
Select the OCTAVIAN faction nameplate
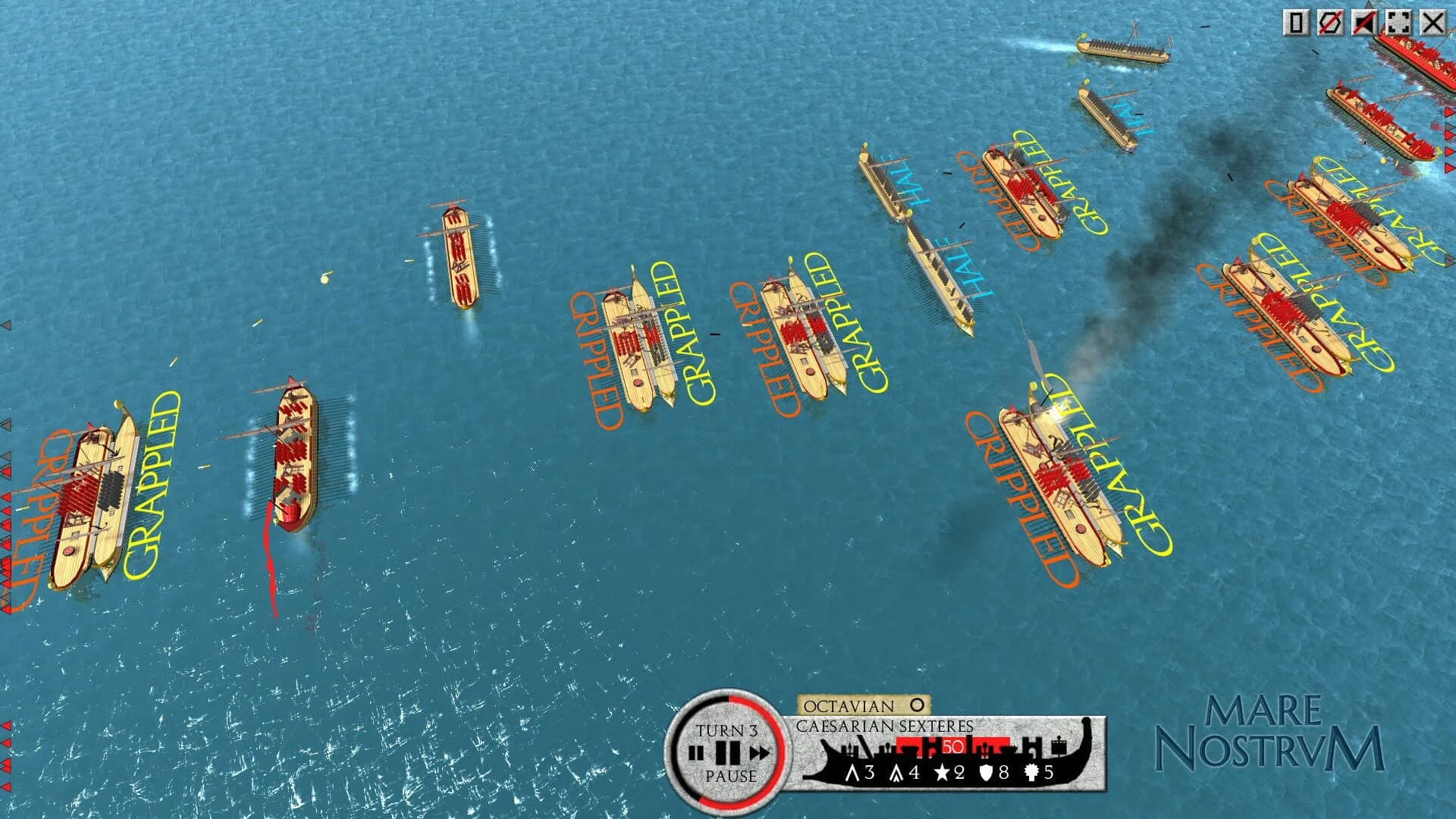847,704
